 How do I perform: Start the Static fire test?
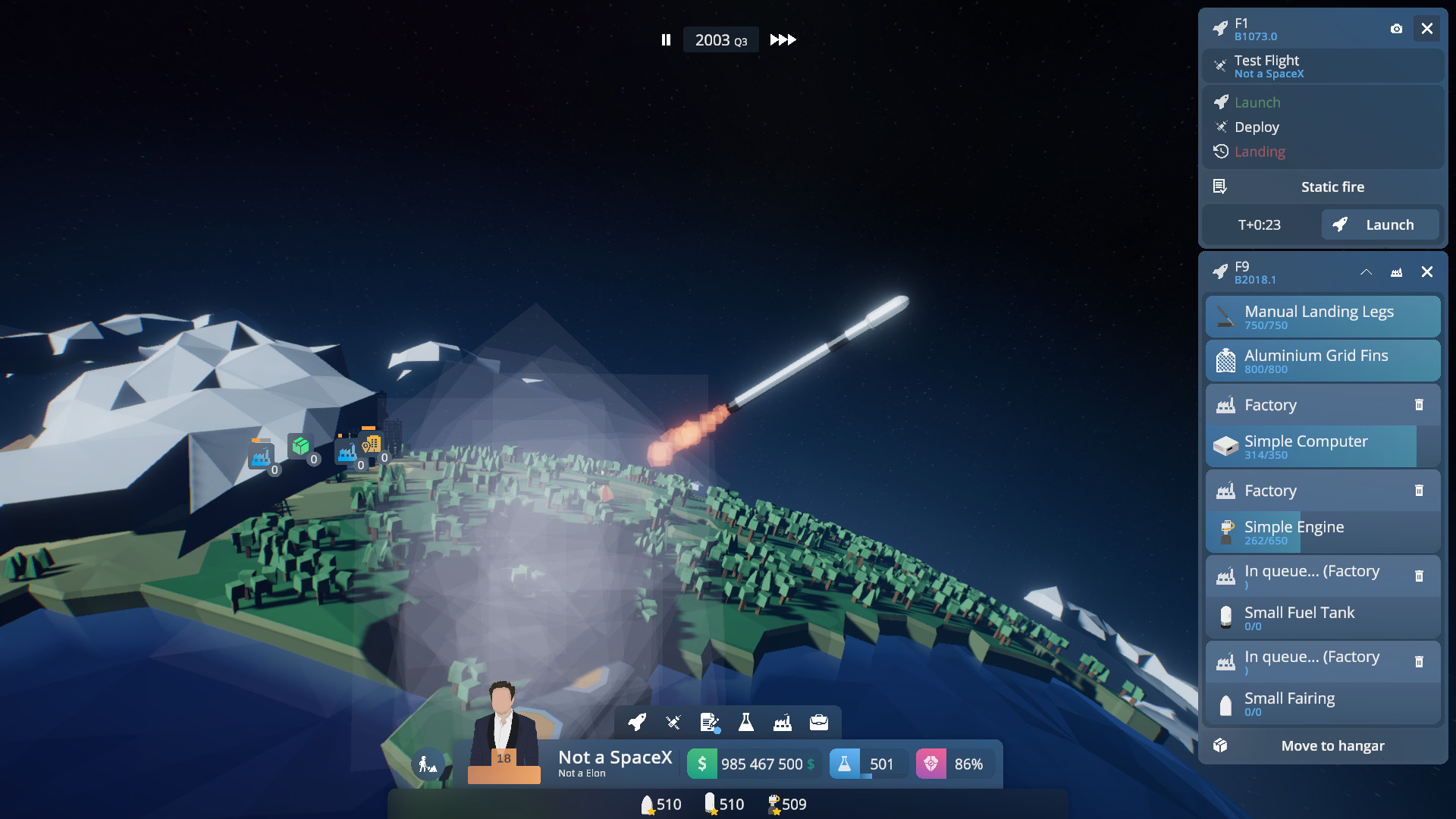point(1332,187)
